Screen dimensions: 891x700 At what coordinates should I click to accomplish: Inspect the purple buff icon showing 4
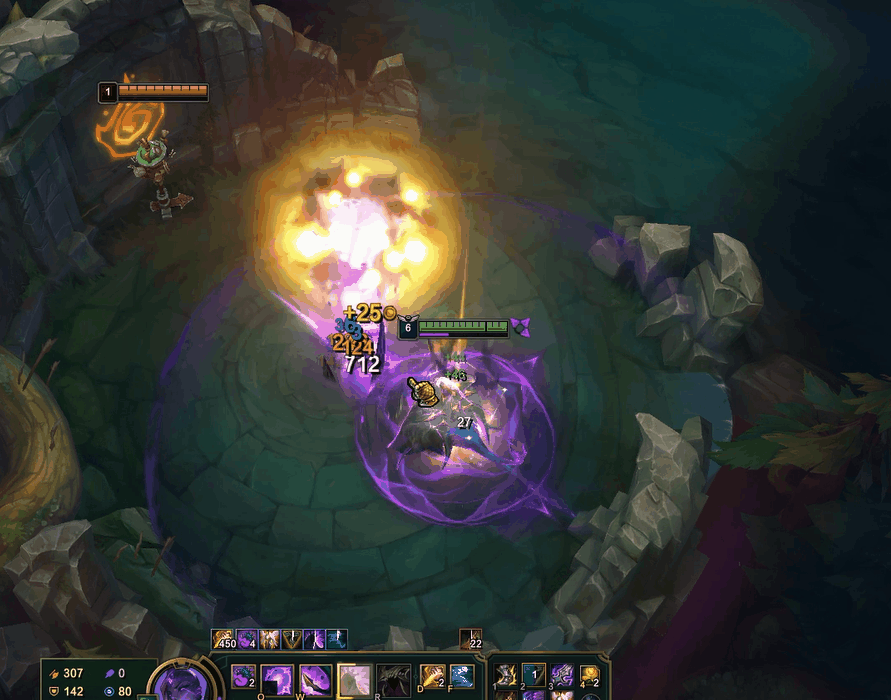coord(246,638)
